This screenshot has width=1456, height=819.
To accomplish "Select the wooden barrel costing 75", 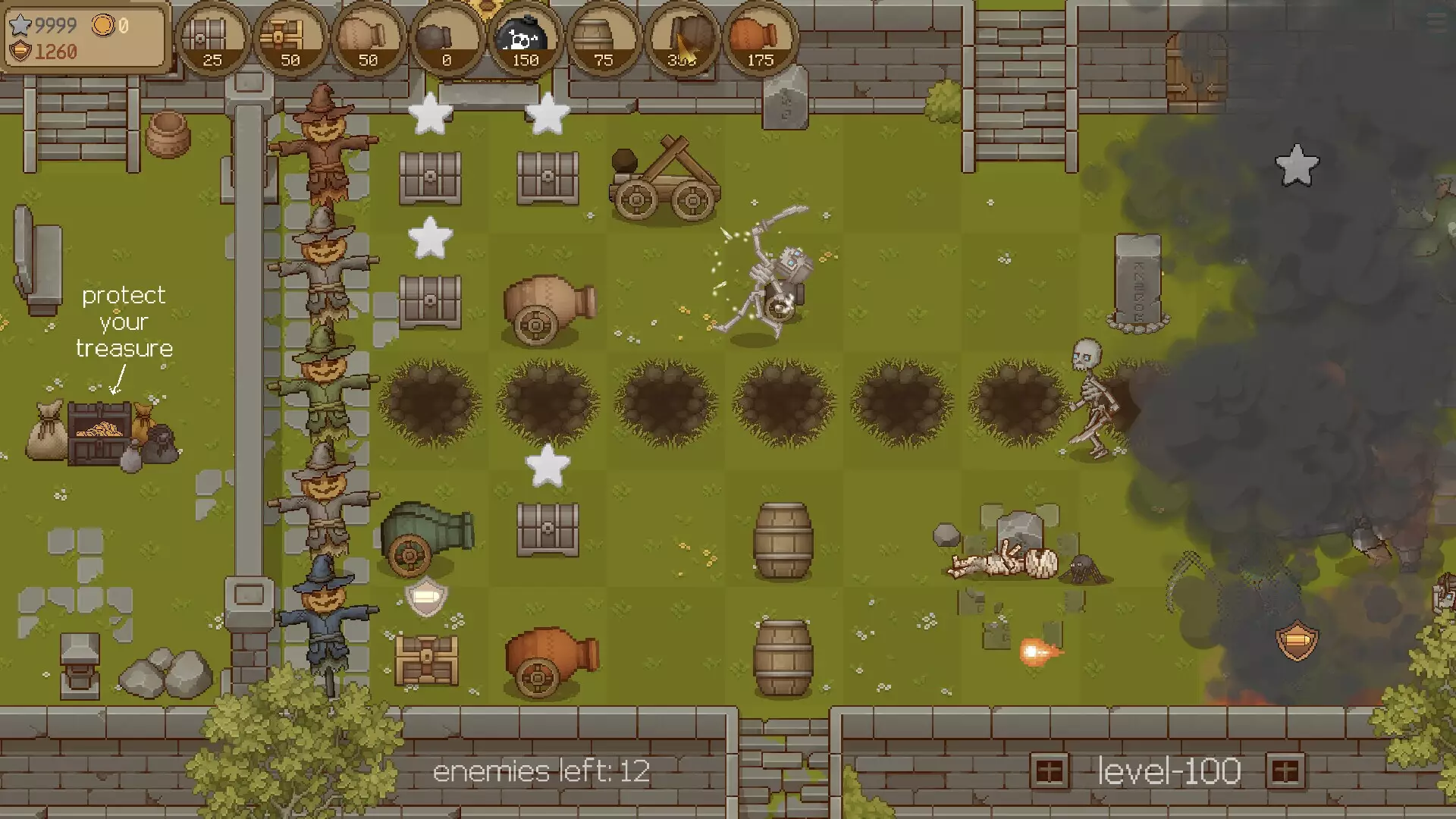I will 604,39.
